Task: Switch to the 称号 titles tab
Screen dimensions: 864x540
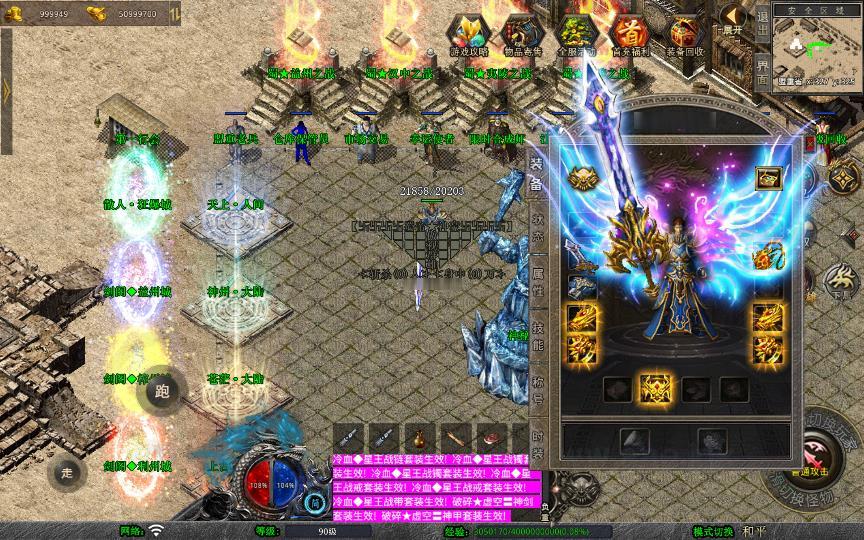Action: click(536, 389)
